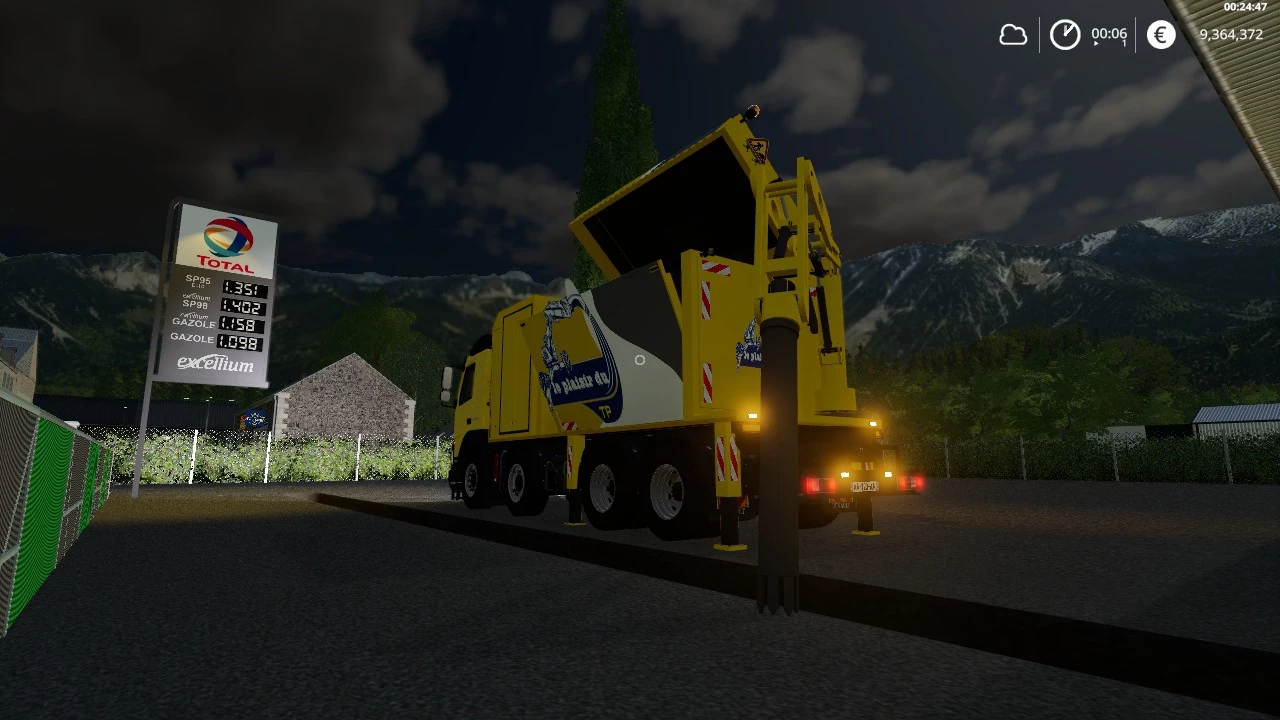This screenshot has height=720, width=1280.
Task: Click the euro currency coin icon
Action: pos(1160,34)
